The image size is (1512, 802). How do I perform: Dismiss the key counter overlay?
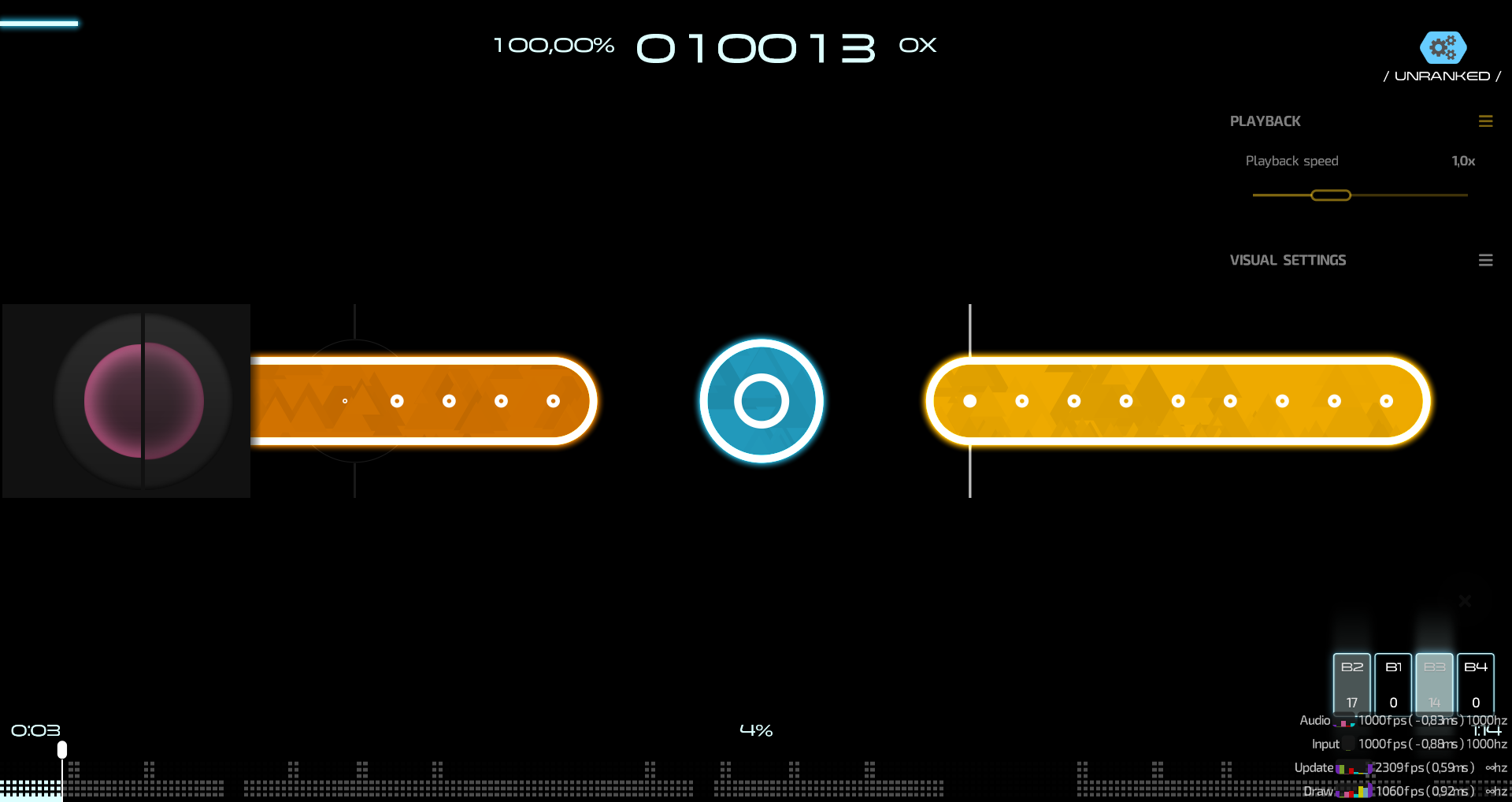(x=1464, y=601)
